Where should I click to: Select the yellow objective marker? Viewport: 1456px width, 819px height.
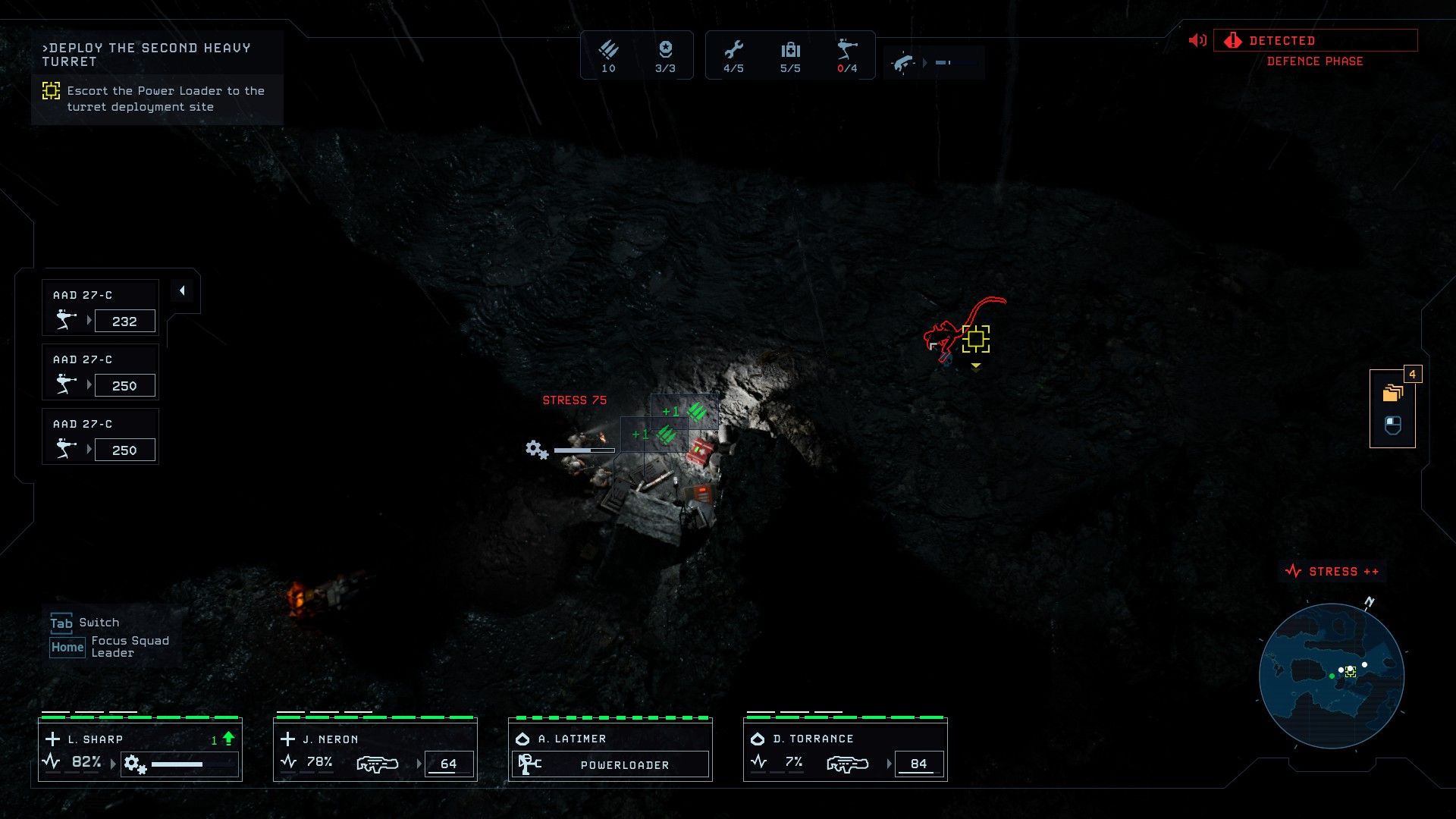click(x=976, y=340)
